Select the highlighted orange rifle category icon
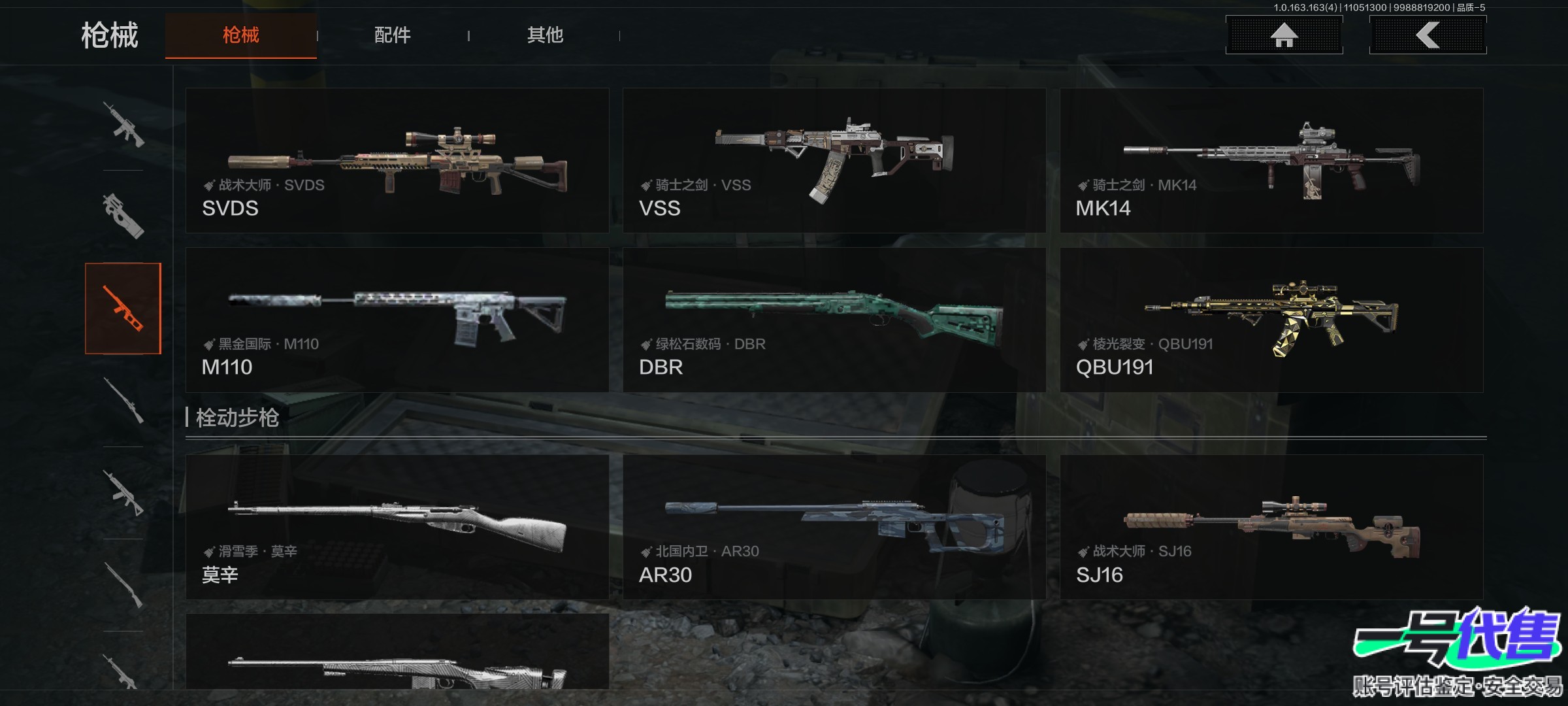This screenshot has height=706, width=1568. [x=123, y=309]
